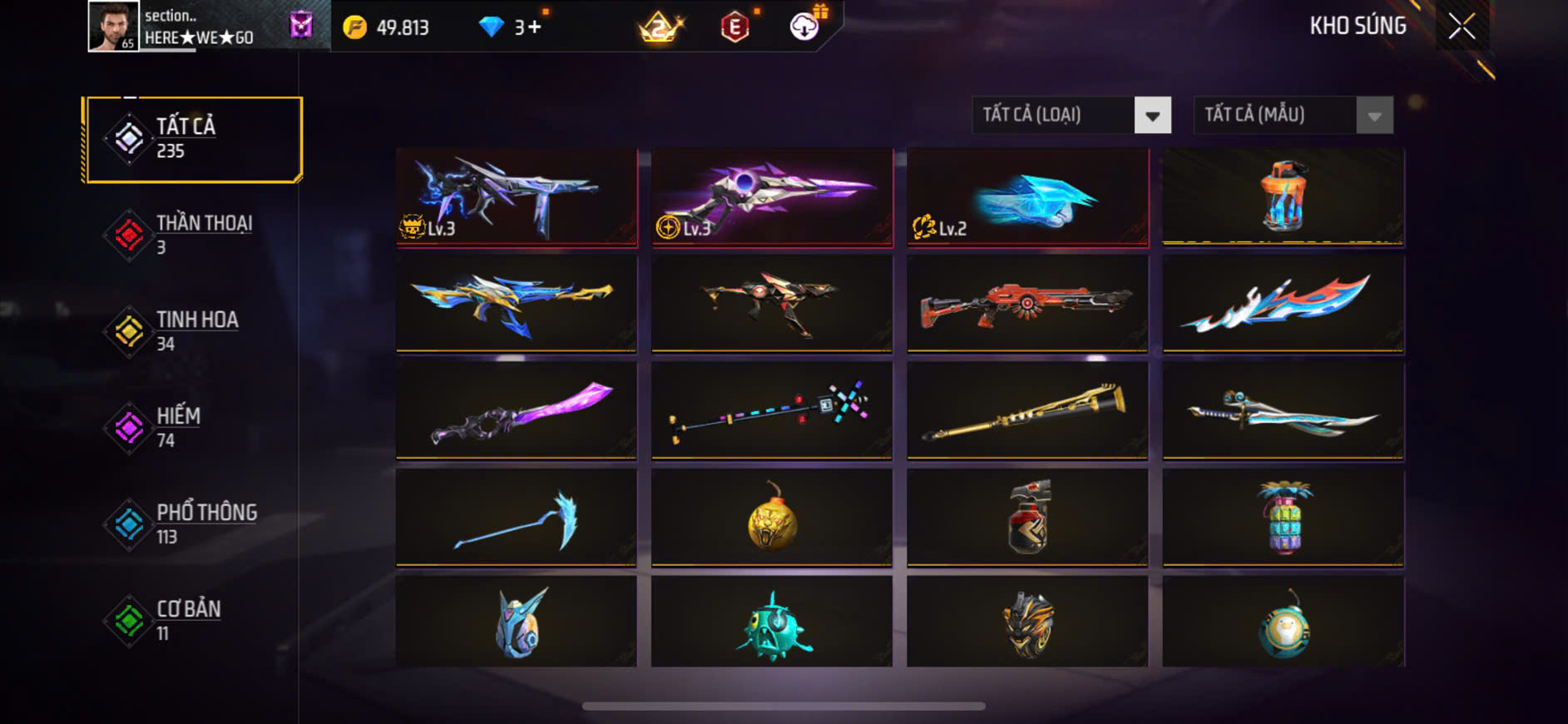Open the red E badge icon
Image resolution: width=1568 pixels, height=724 pixels.
735,27
